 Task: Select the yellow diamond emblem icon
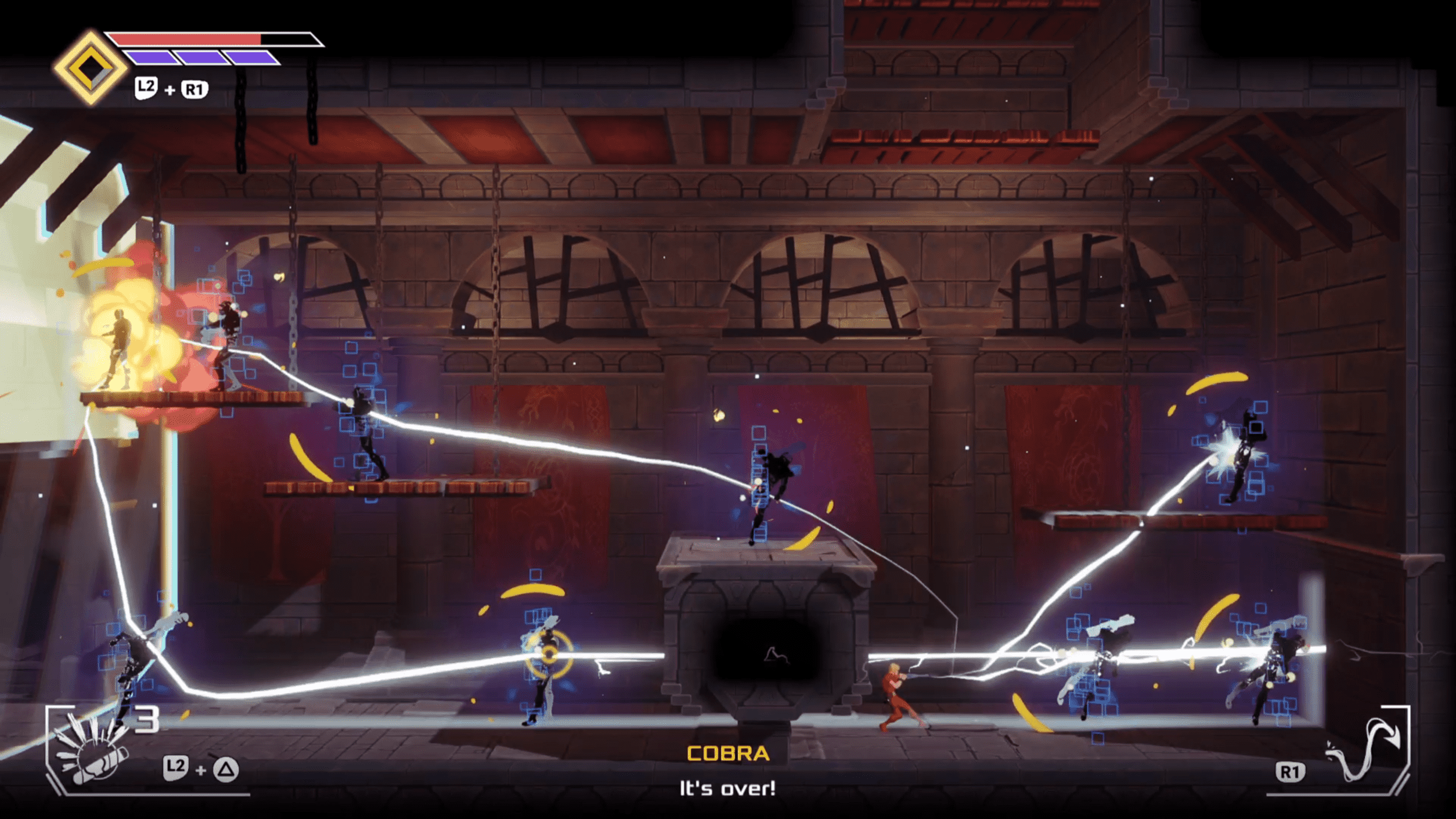(90, 68)
